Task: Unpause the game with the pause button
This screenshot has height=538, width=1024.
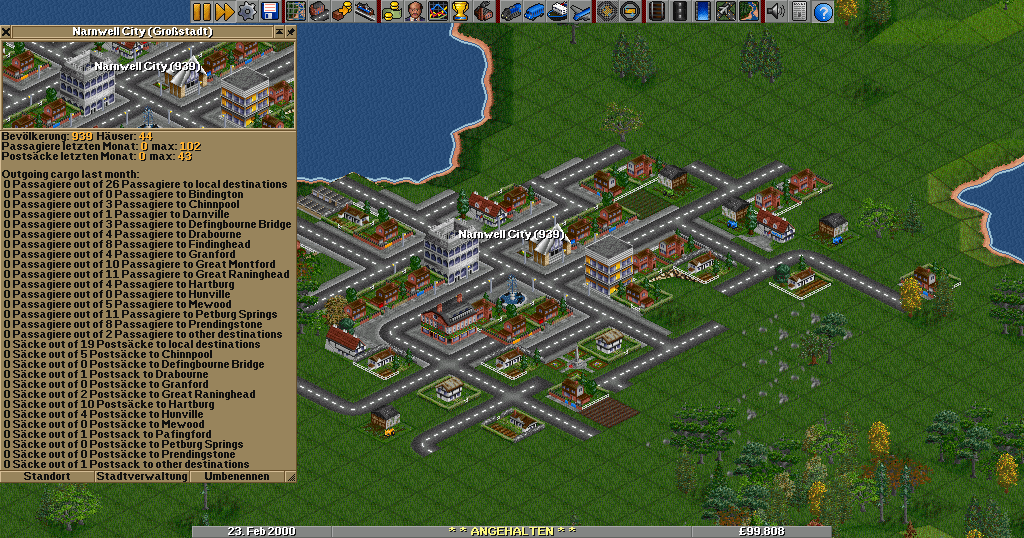Action: [x=202, y=12]
